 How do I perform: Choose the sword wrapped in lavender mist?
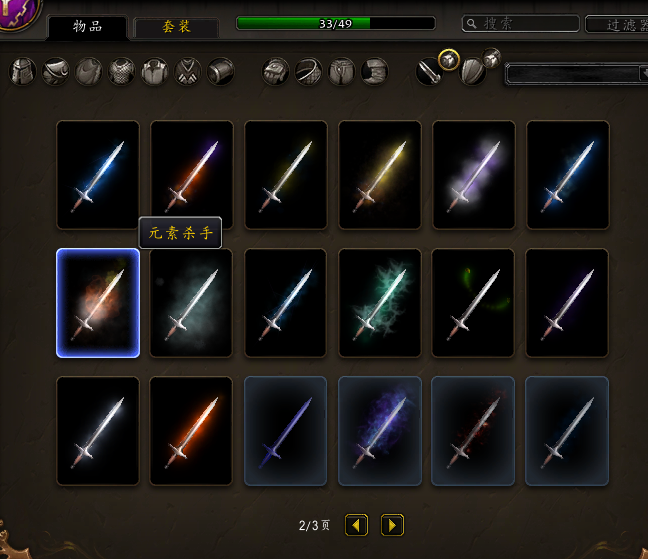pos(474,175)
